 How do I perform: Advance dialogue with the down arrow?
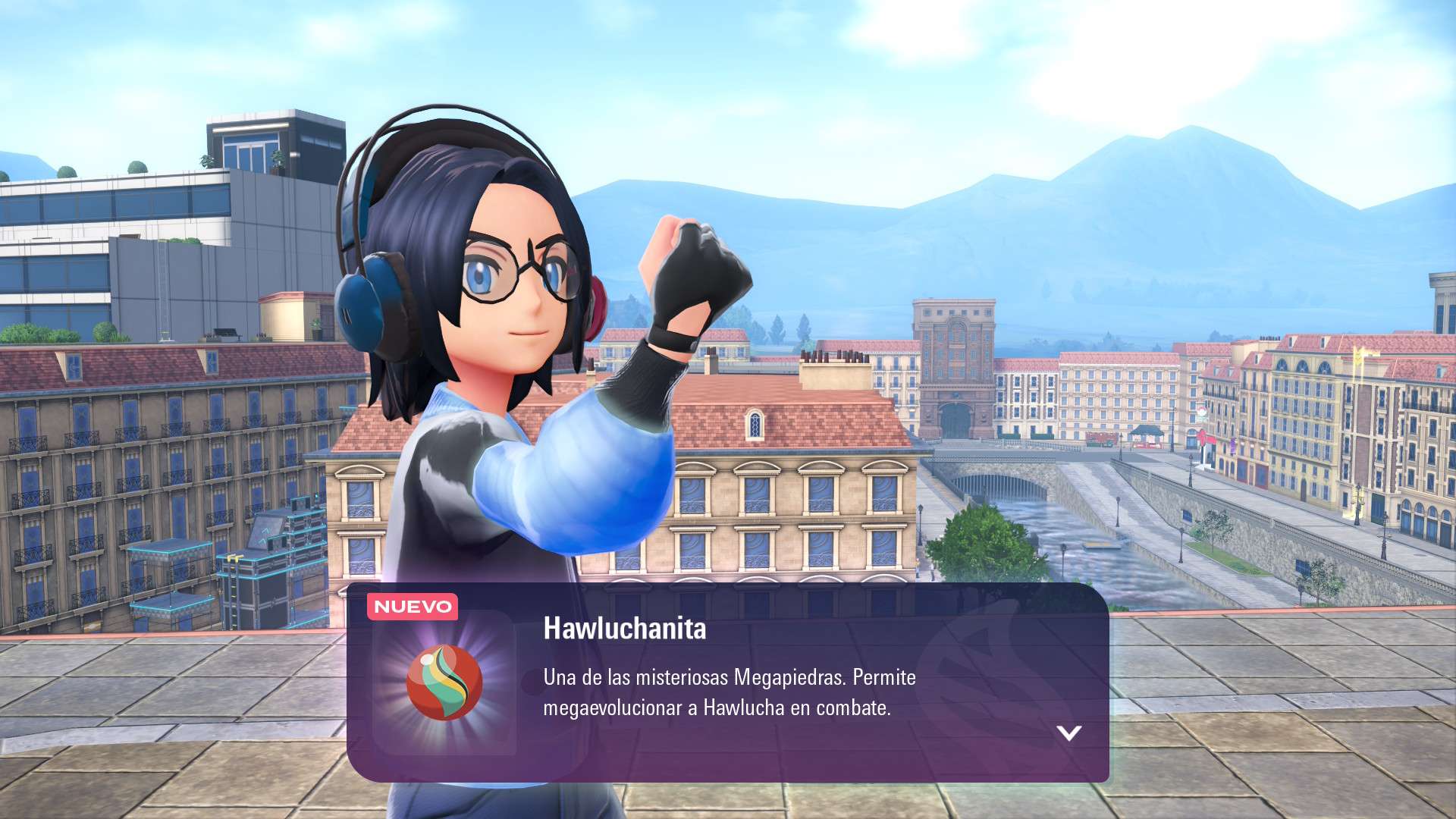tap(1068, 733)
